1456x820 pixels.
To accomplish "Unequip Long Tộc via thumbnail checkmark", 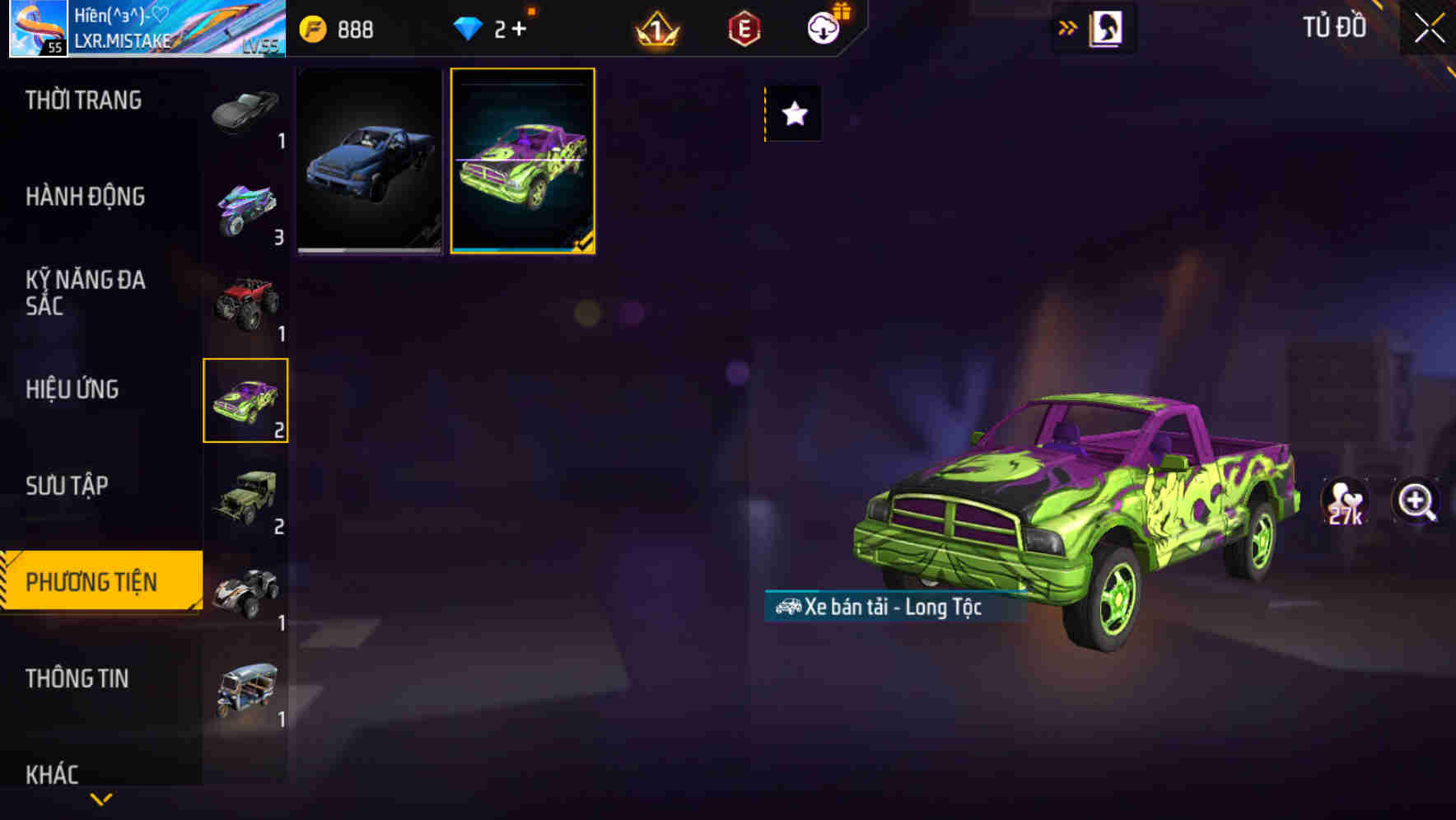I will pyautogui.click(x=585, y=241).
